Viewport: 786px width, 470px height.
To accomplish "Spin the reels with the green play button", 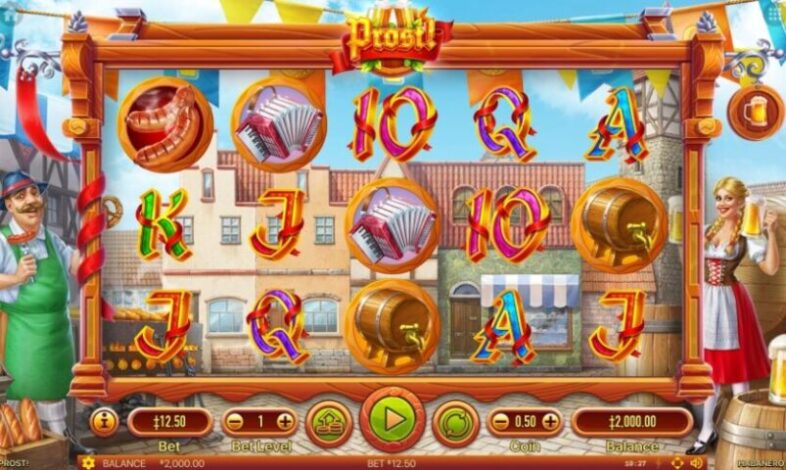I will click(392, 419).
